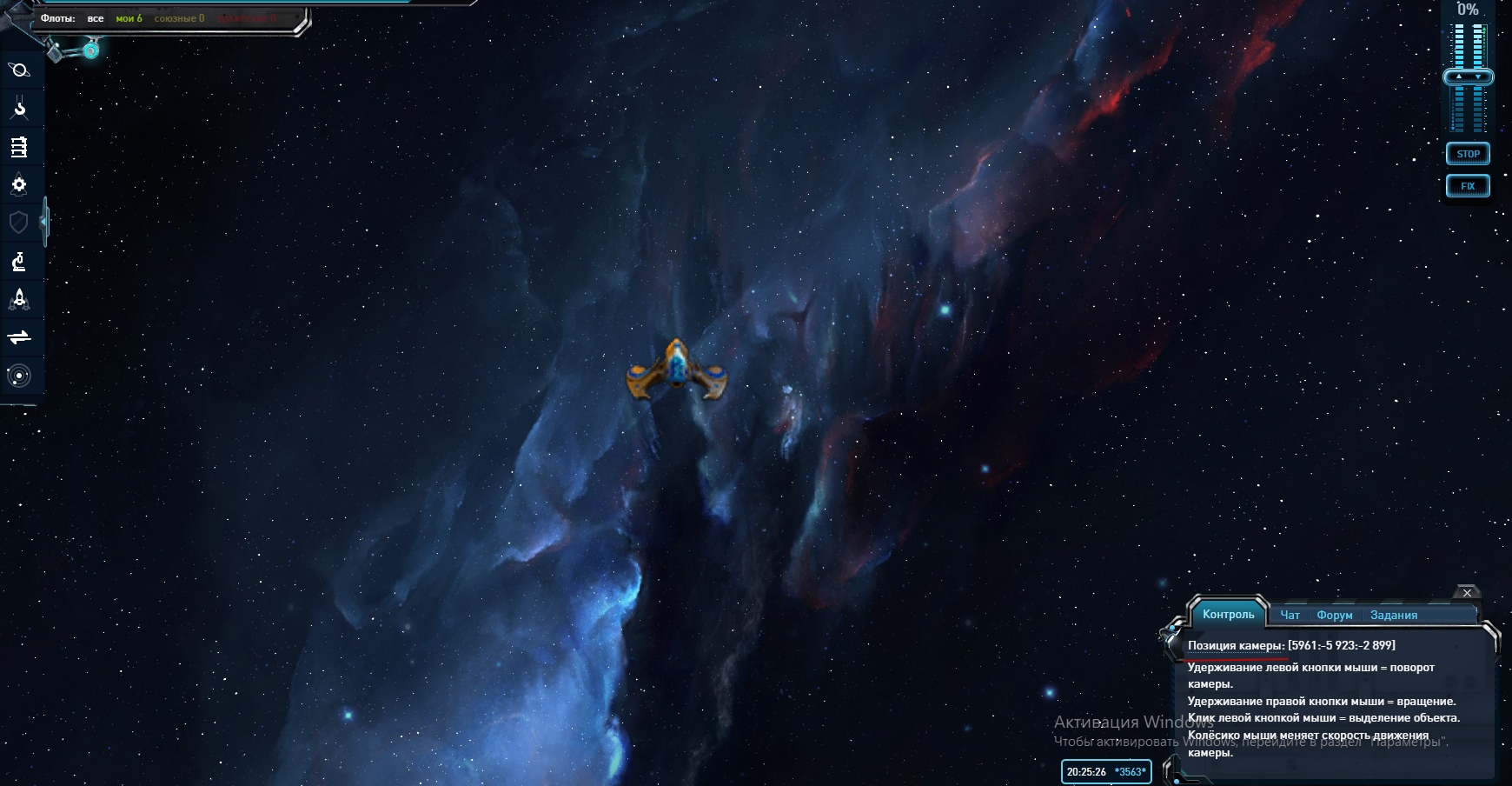Open the two-arrows exchange icon
The height and width of the screenshot is (786, 1512).
click(x=19, y=337)
